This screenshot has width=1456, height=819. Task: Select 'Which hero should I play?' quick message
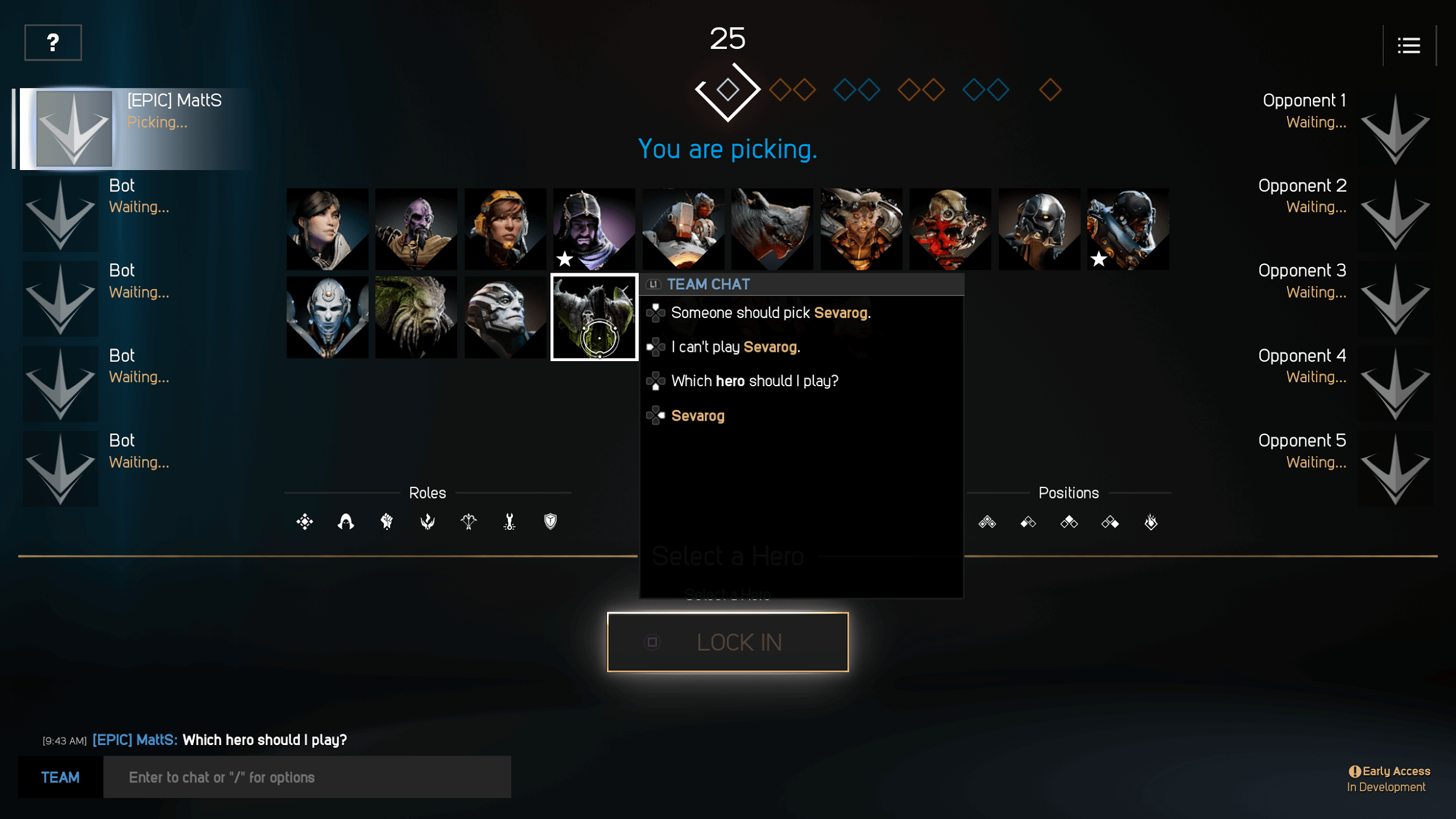(x=754, y=380)
